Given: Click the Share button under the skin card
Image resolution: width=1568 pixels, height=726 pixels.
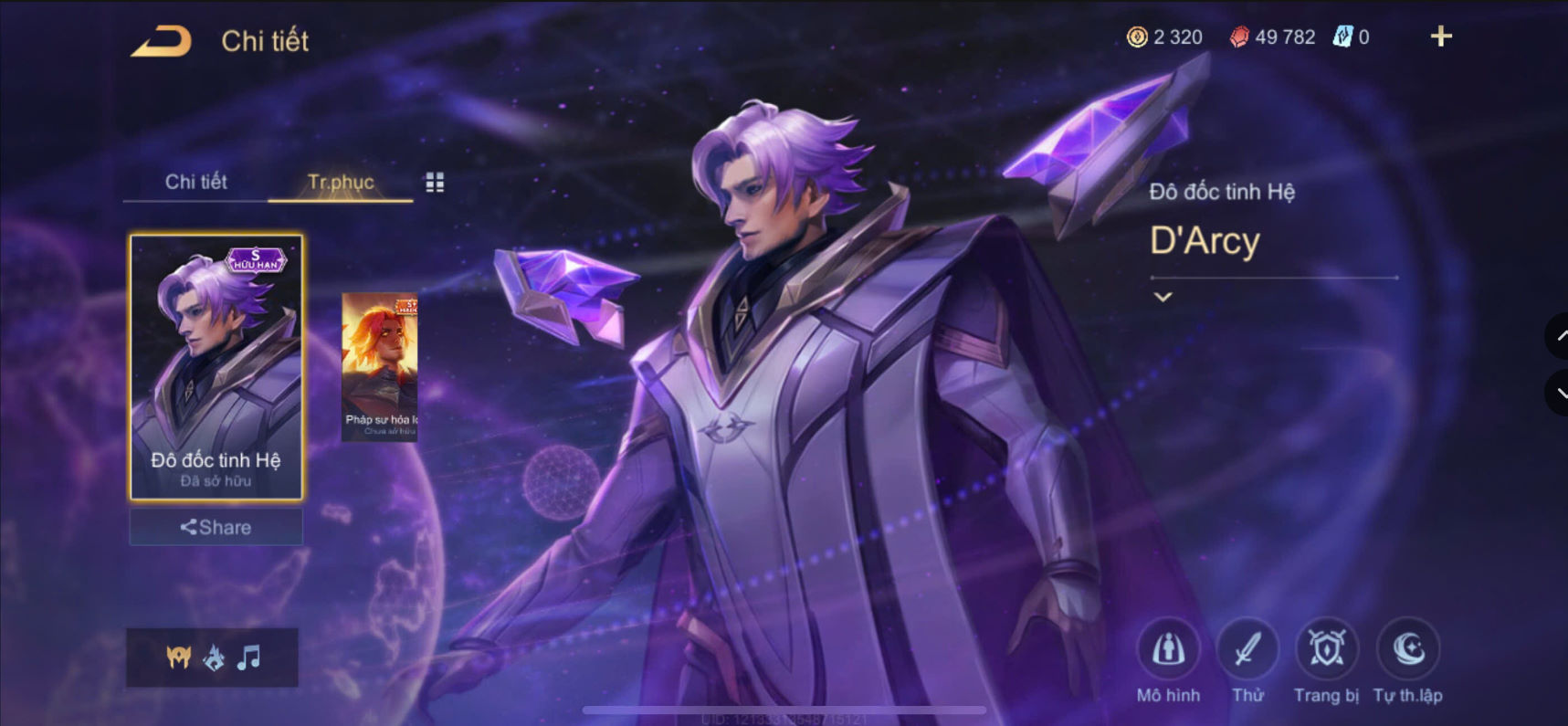Looking at the screenshot, I should tap(215, 527).
